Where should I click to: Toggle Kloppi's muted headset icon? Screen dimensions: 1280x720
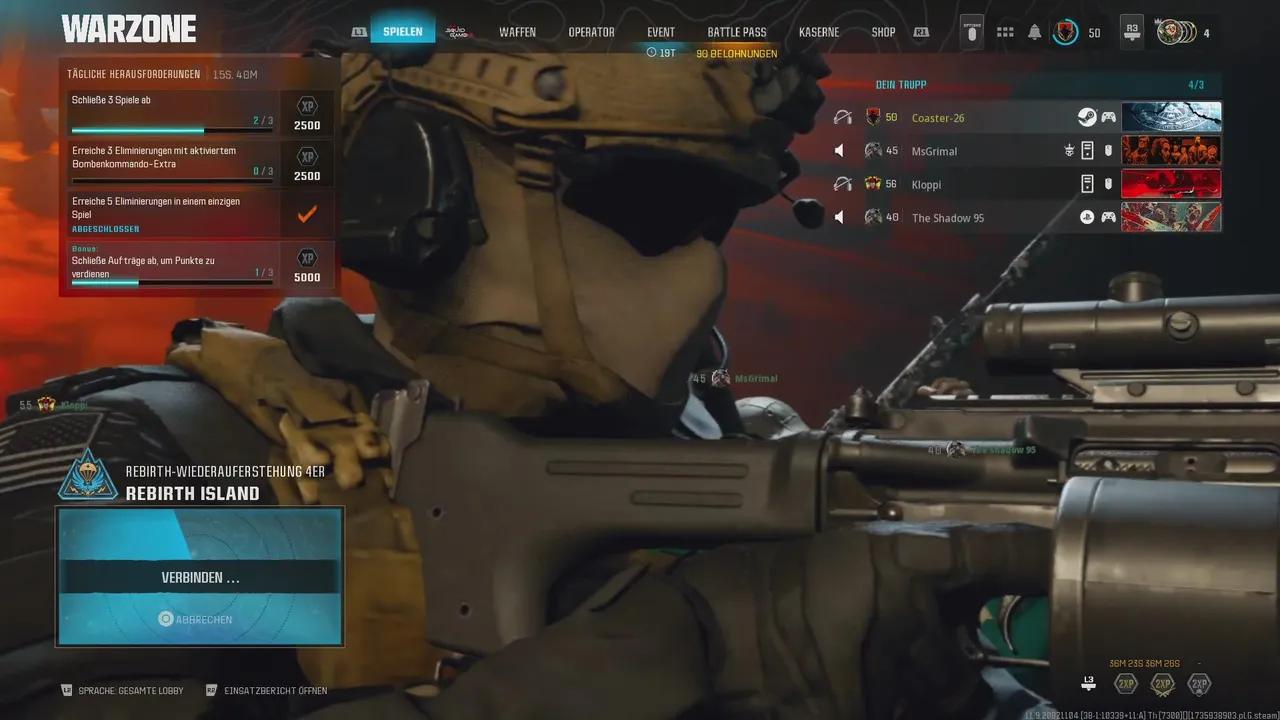(x=844, y=183)
